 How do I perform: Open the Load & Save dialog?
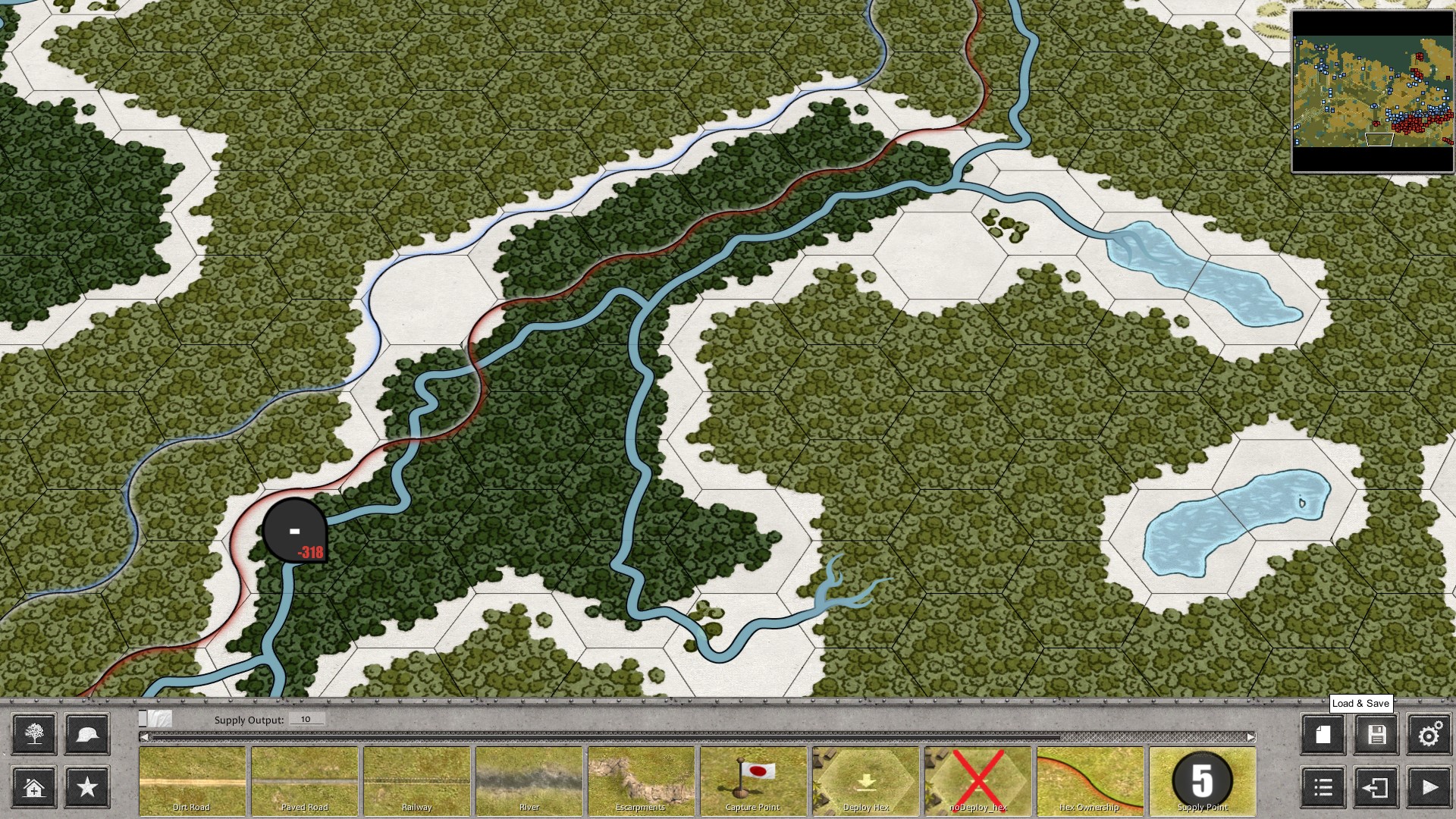1376,734
